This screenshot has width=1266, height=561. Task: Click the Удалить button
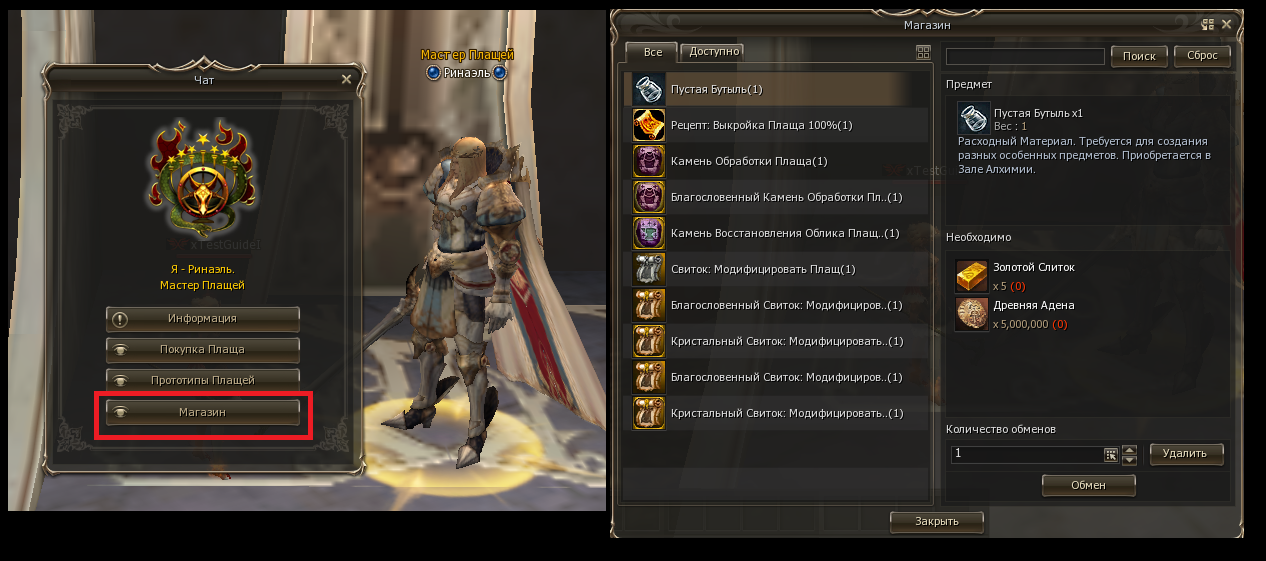[1186, 454]
